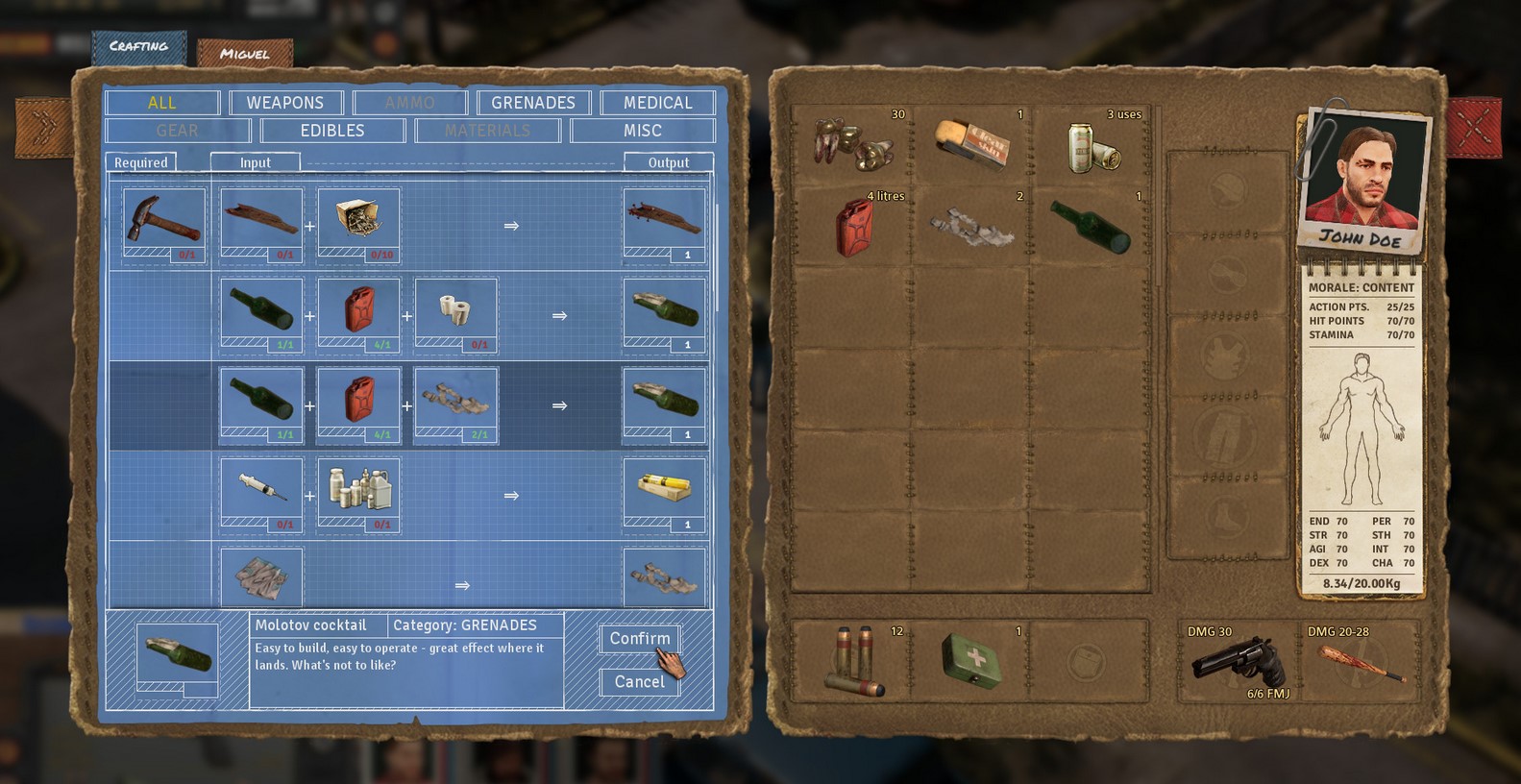Cancel the crafting selection

639,681
